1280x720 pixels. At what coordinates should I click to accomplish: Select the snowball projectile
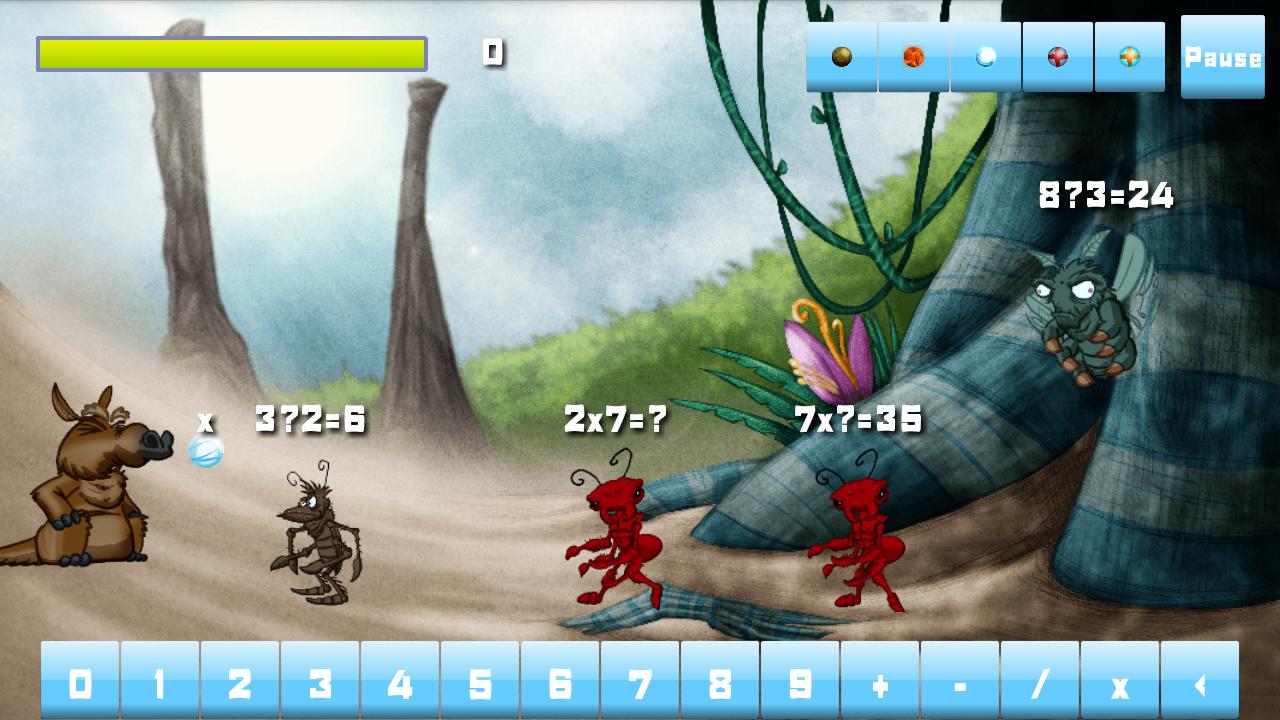[985, 57]
